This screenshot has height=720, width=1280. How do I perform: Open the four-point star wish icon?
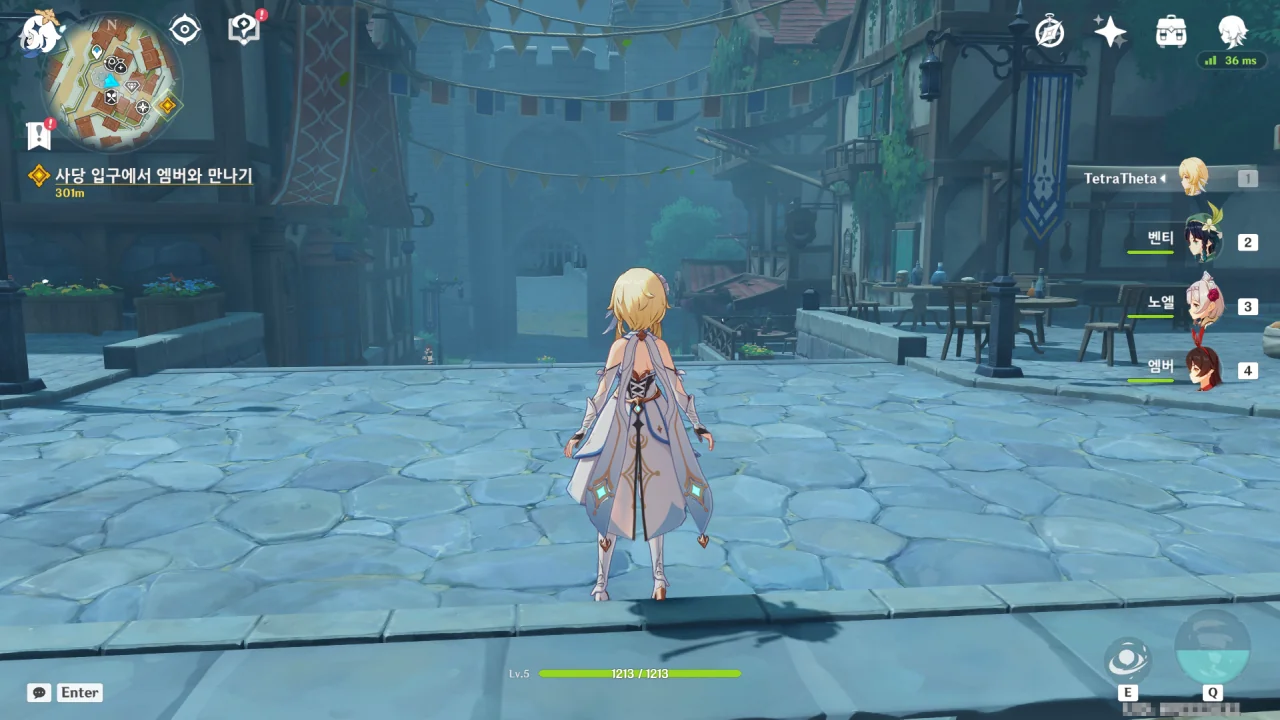(1110, 32)
